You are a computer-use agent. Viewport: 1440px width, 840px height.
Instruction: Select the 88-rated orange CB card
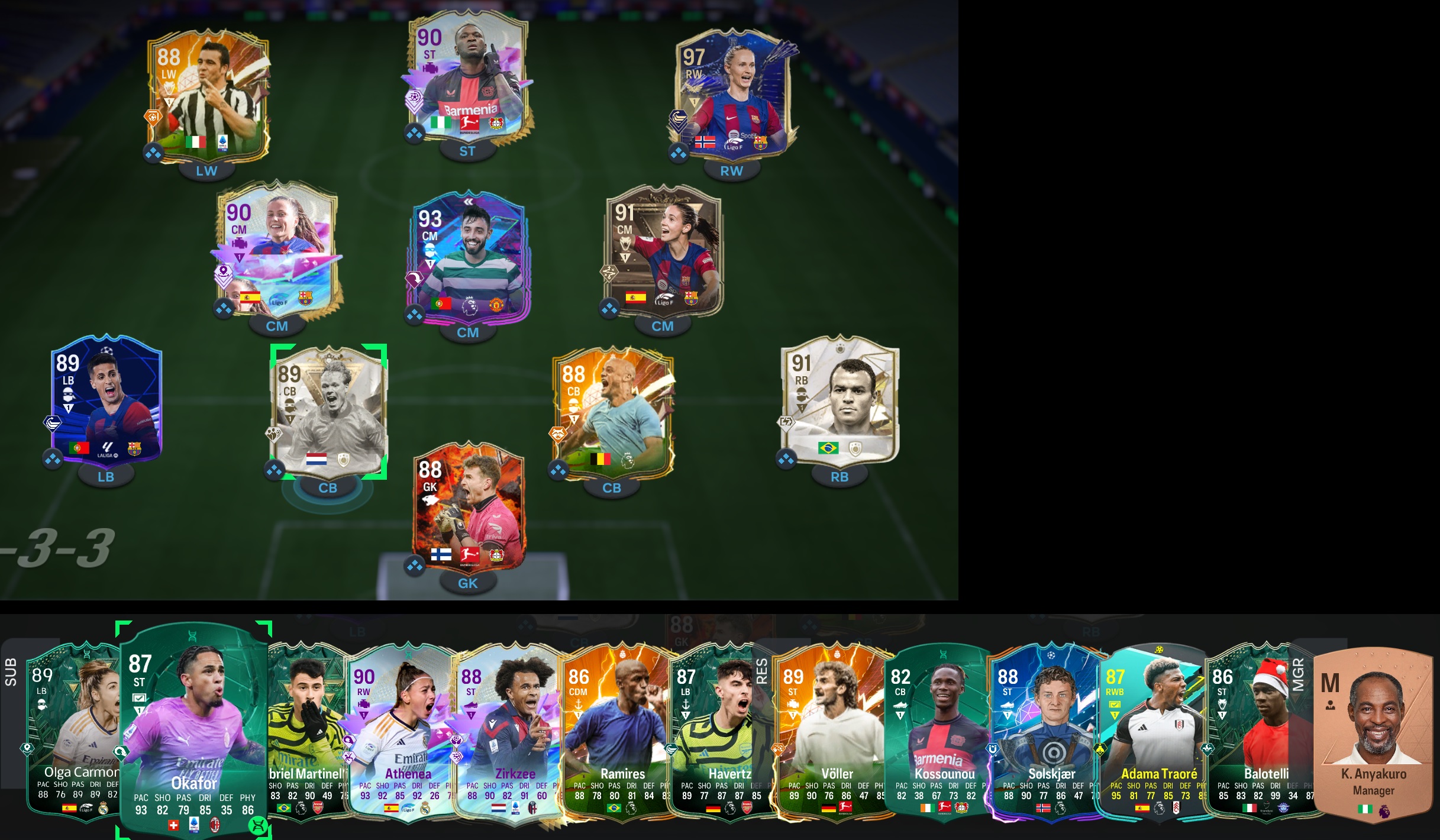(612, 411)
